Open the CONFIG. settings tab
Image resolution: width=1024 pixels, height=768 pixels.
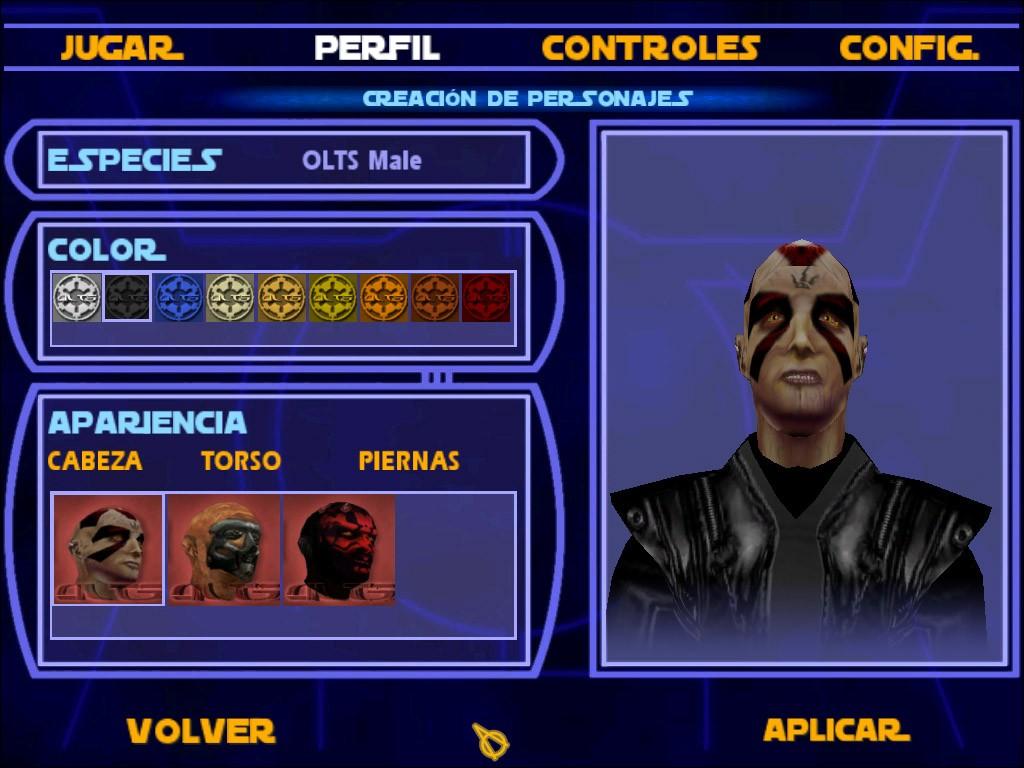908,48
